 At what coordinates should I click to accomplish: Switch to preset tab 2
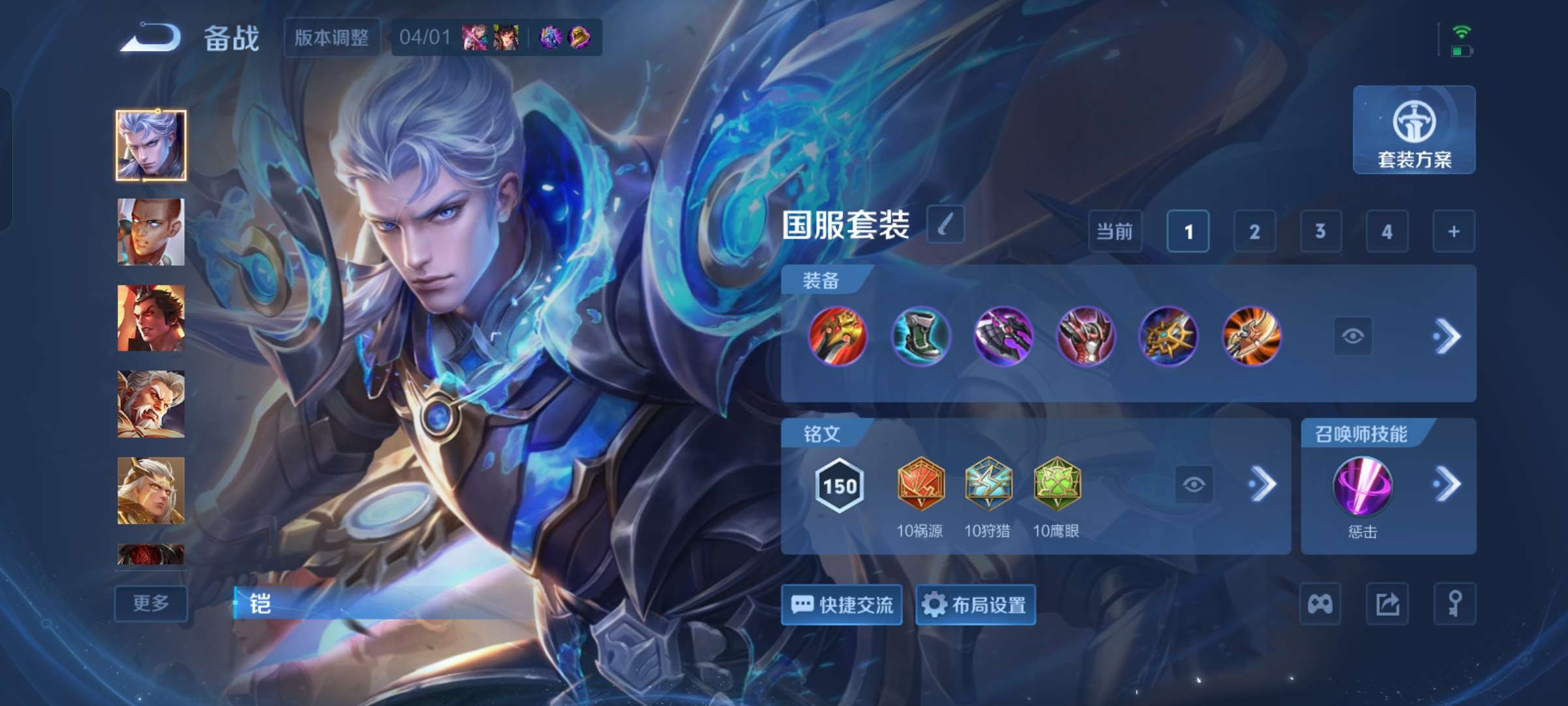tap(1254, 231)
